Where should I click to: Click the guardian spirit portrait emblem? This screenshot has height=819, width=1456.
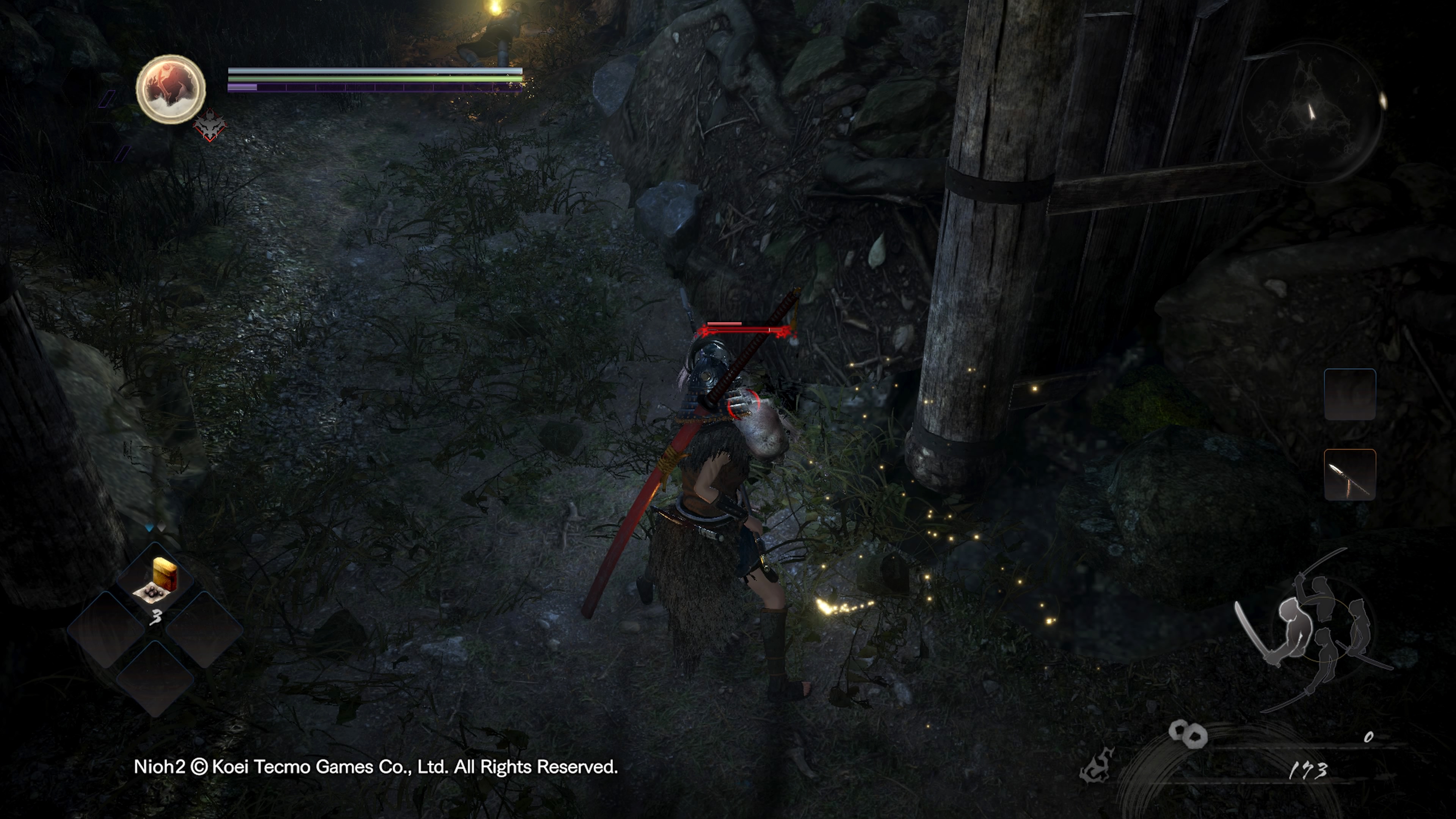click(x=171, y=89)
